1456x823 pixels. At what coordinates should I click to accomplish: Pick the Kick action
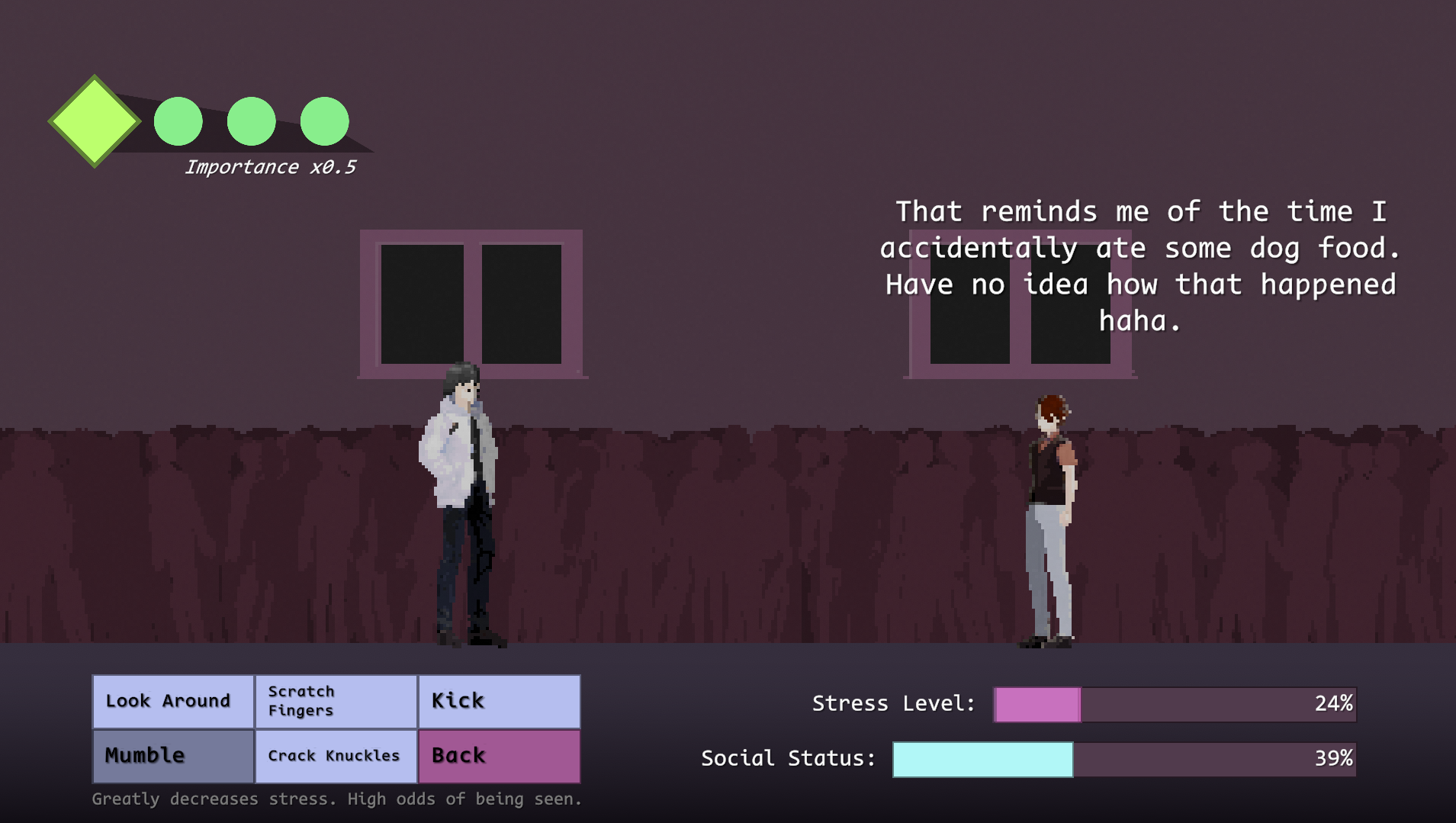(x=499, y=701)
